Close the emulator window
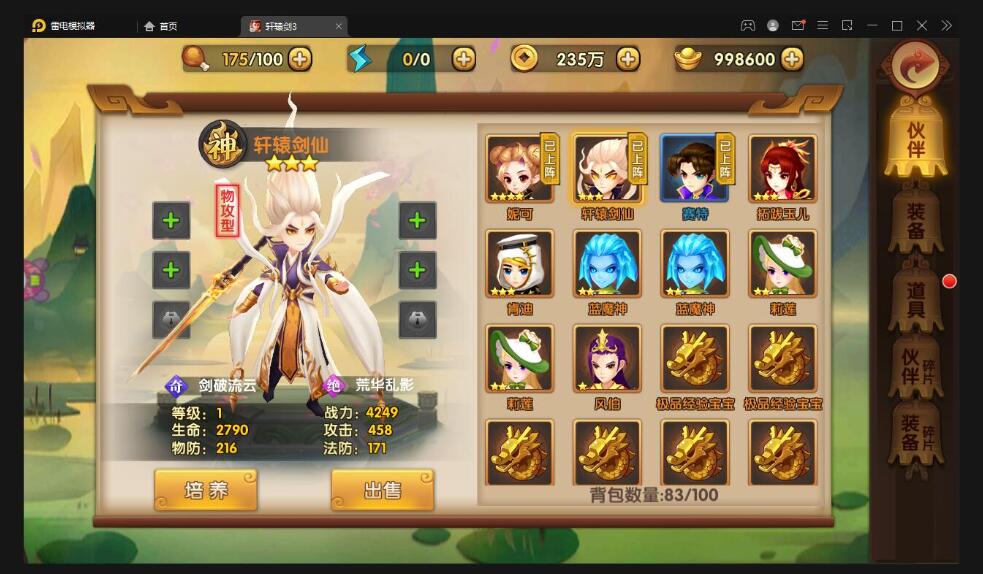Viewport: 983px width, 574px height. pos(921,25)
